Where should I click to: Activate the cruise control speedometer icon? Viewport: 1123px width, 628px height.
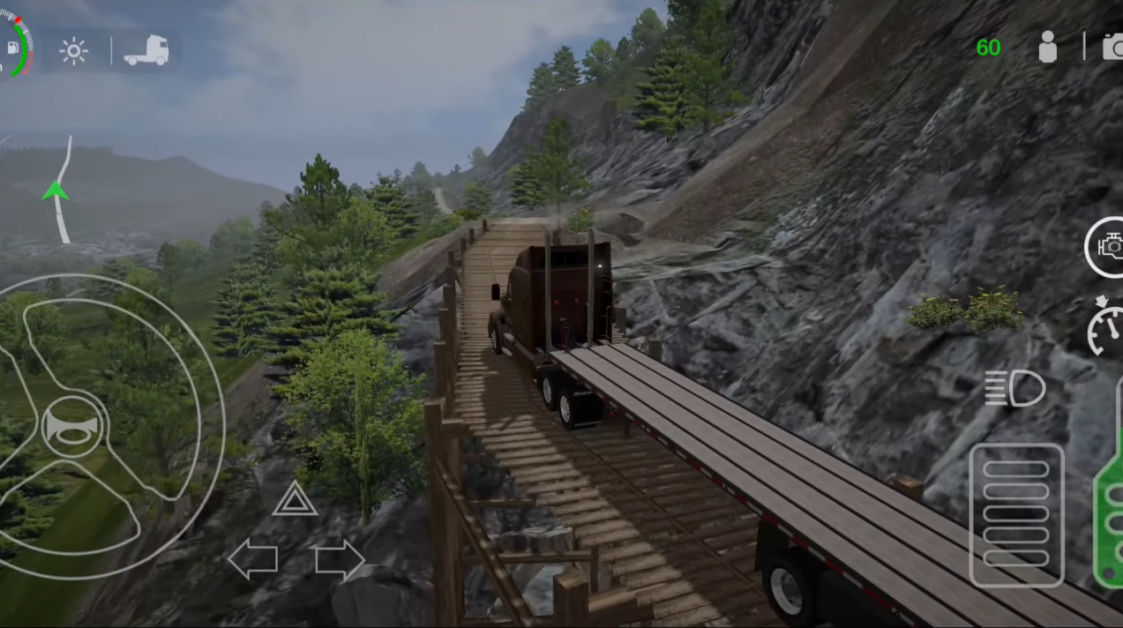pos(1107,326)
